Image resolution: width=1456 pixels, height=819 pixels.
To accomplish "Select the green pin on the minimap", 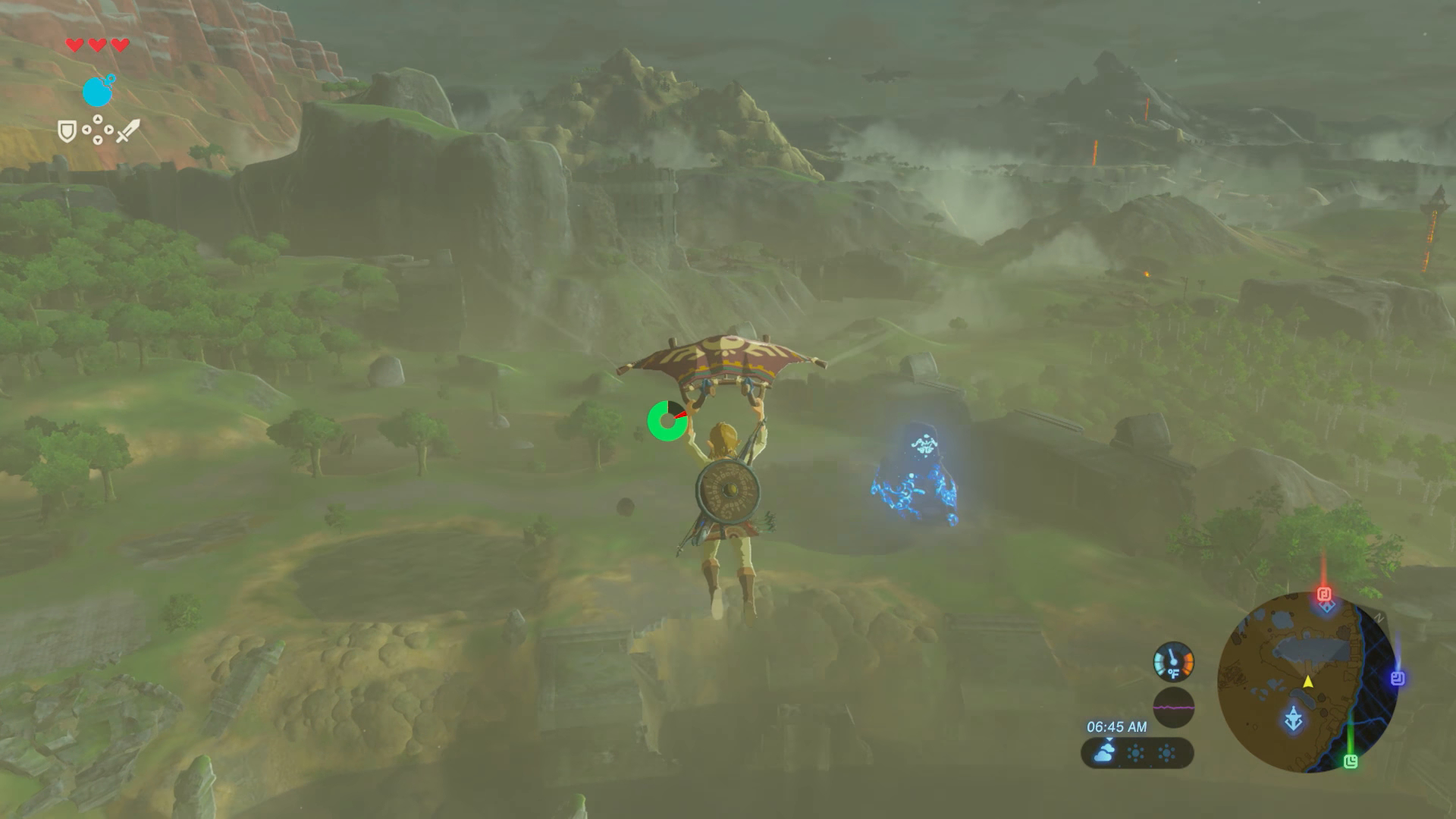I will 1351,761.
